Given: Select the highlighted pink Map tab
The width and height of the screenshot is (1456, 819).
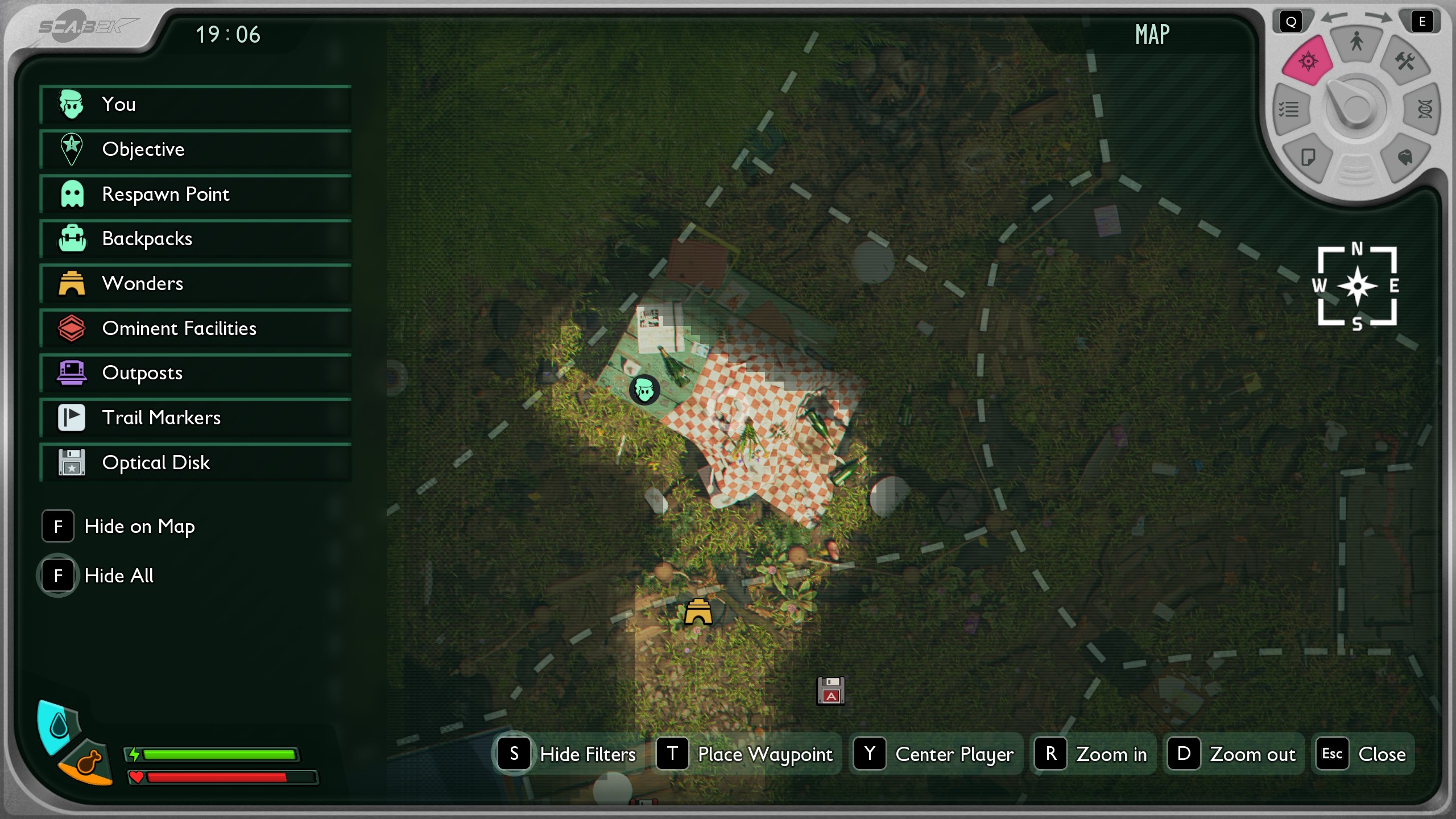Looking at the screenshot, I should coord(1308,60).
